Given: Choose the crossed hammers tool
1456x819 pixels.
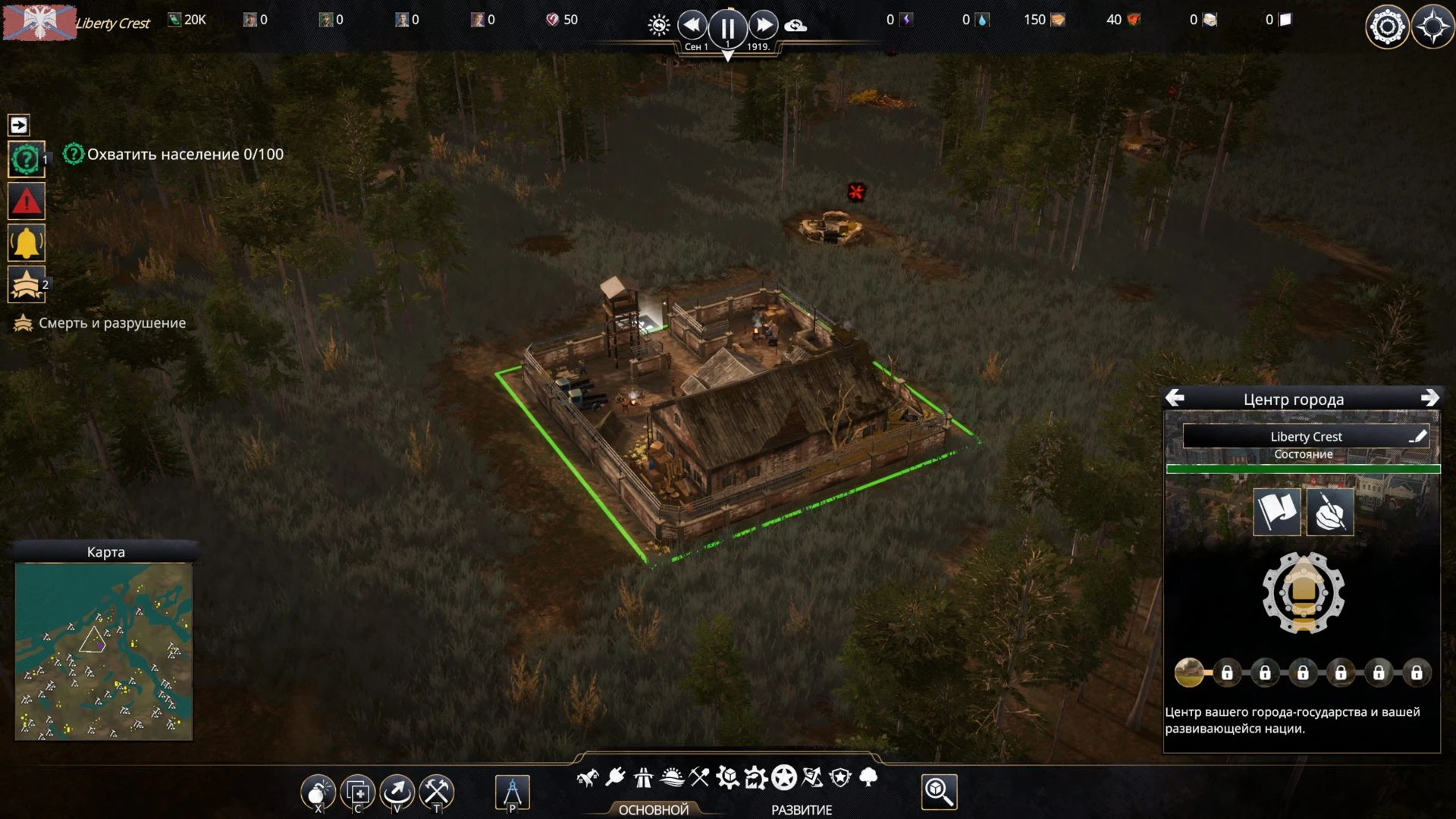Looking at the screenshot, I should tap(437, 792).
